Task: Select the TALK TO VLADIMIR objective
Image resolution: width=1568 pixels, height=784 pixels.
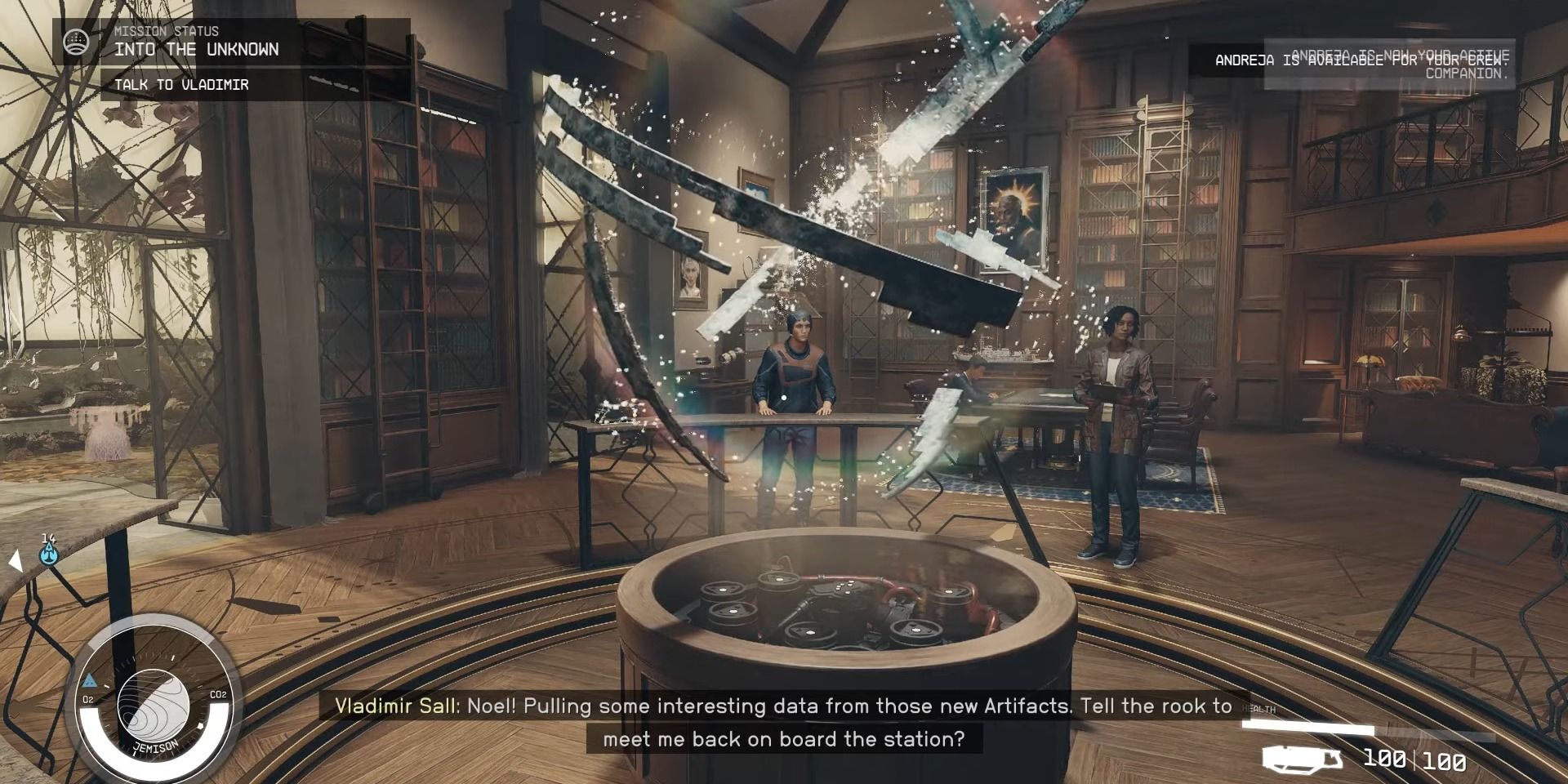Action: click(x=183, y=83)
